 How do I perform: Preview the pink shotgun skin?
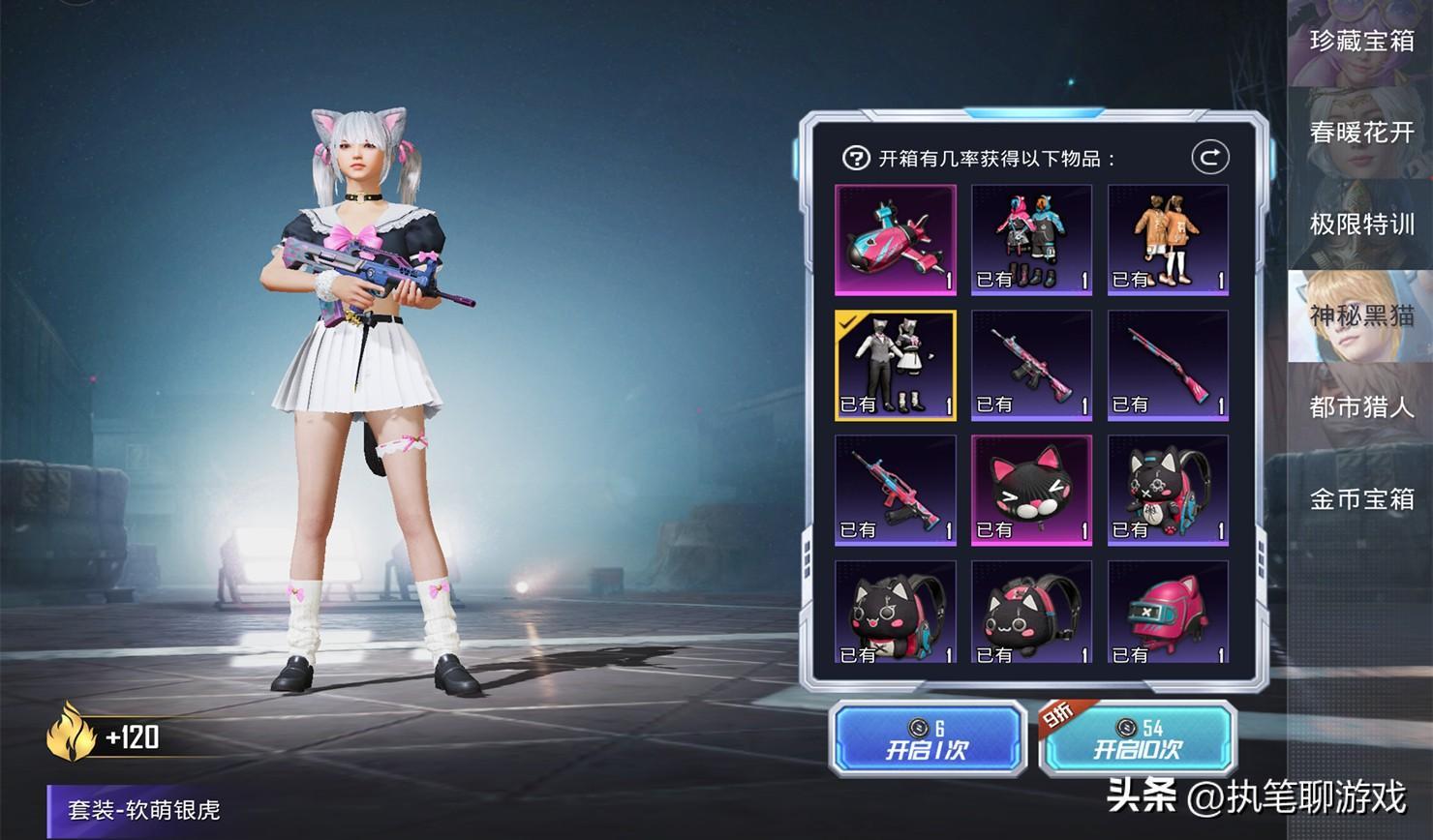(1168, 365)
